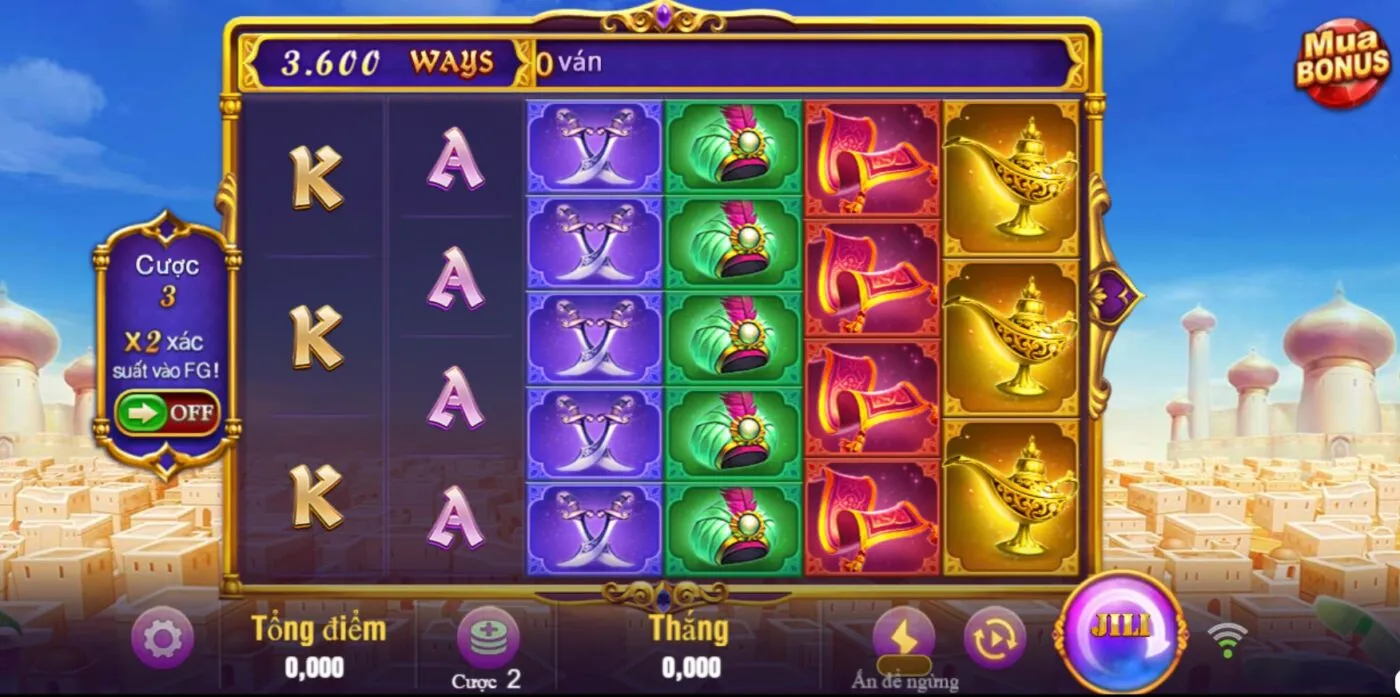Screen dimensions: 1400x697
Task: Toggle the x2 free game chance switch
Action: pos(167,413)
